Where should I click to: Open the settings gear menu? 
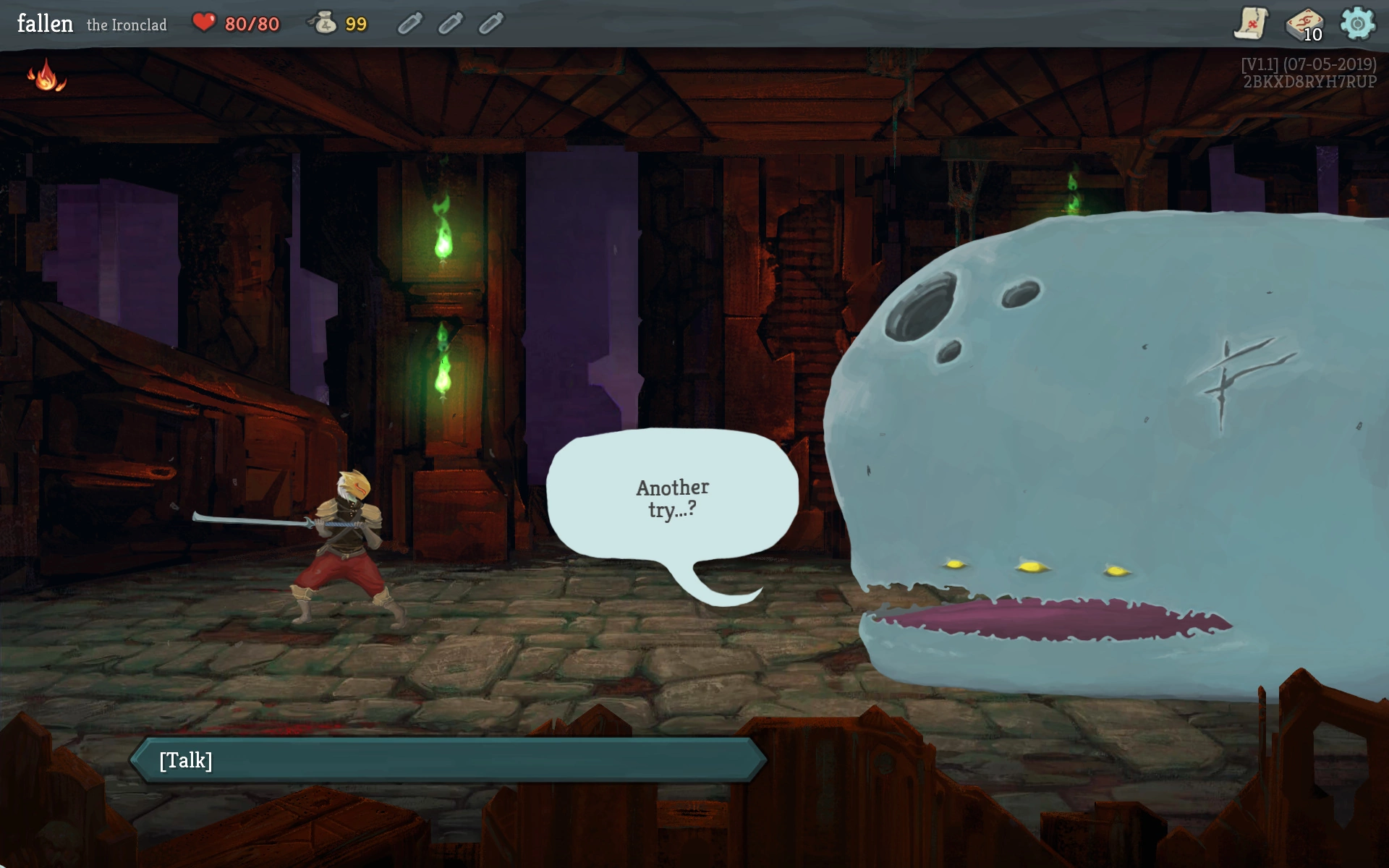(1357, 23)
